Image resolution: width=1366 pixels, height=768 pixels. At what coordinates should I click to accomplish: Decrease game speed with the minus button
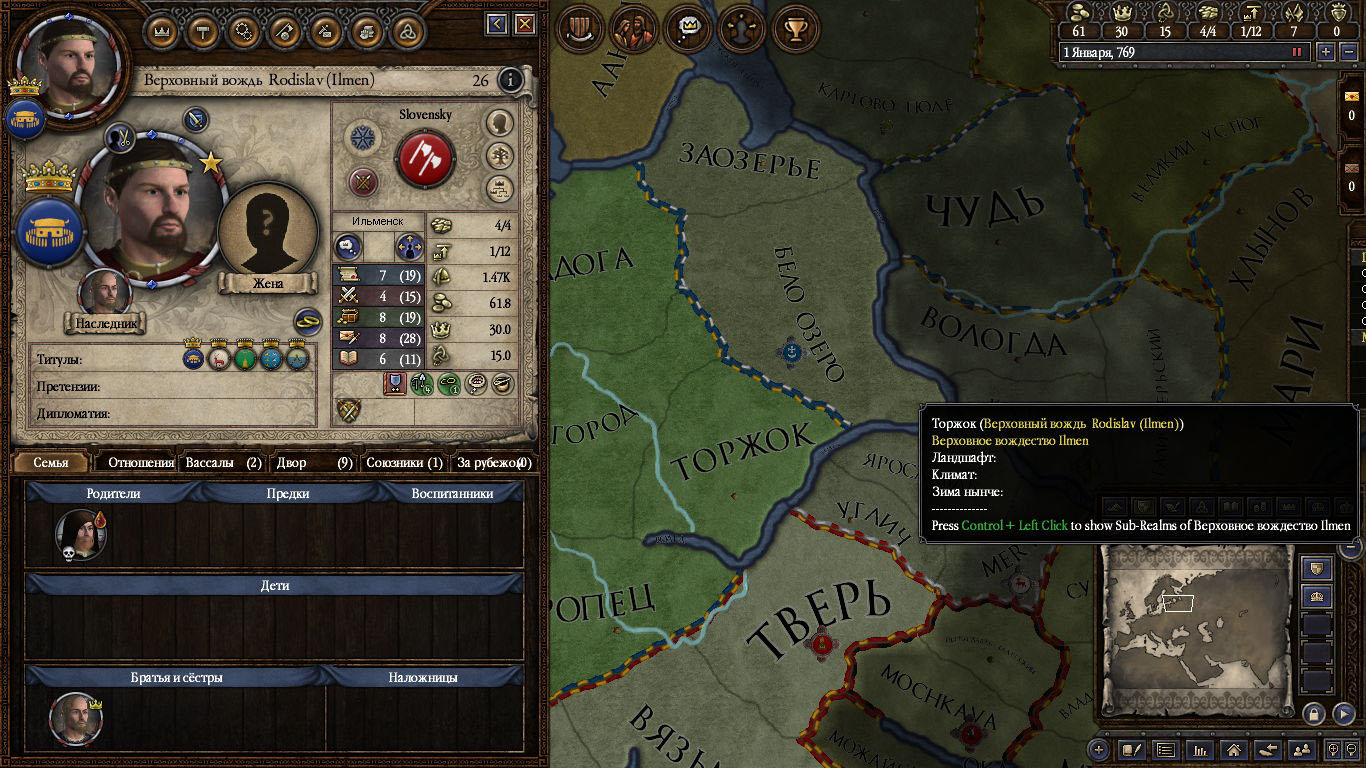point(1346,52)
